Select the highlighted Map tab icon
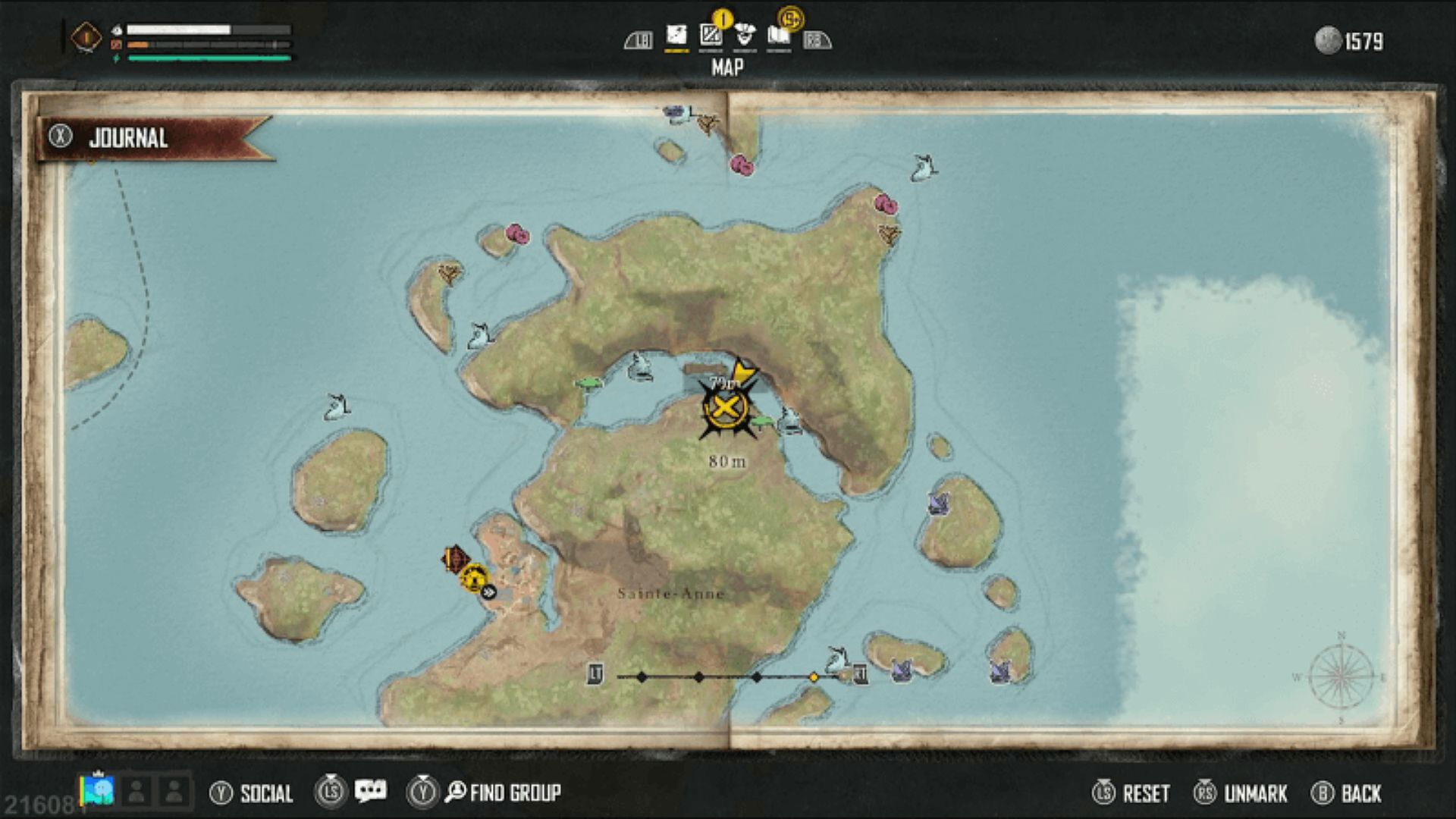Viewport: 1456px width, 819px height. (x=675, y=35)
